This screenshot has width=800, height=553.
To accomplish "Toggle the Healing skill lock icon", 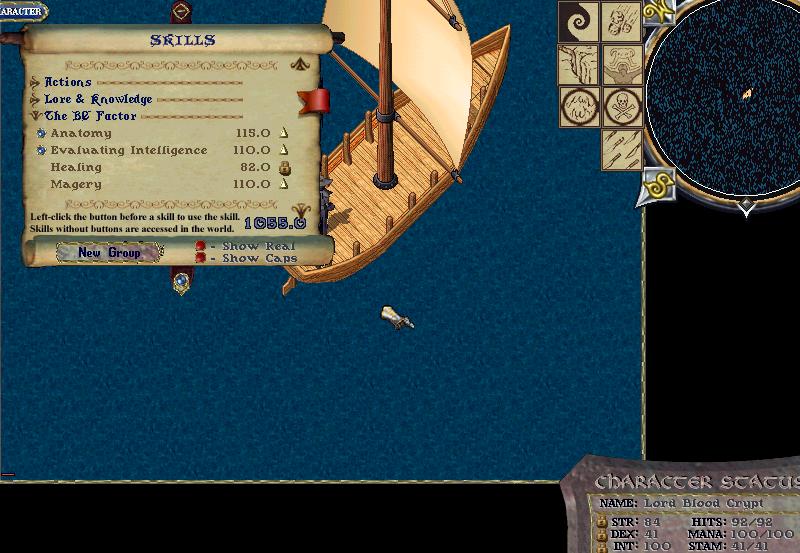I will click(284, 167).
